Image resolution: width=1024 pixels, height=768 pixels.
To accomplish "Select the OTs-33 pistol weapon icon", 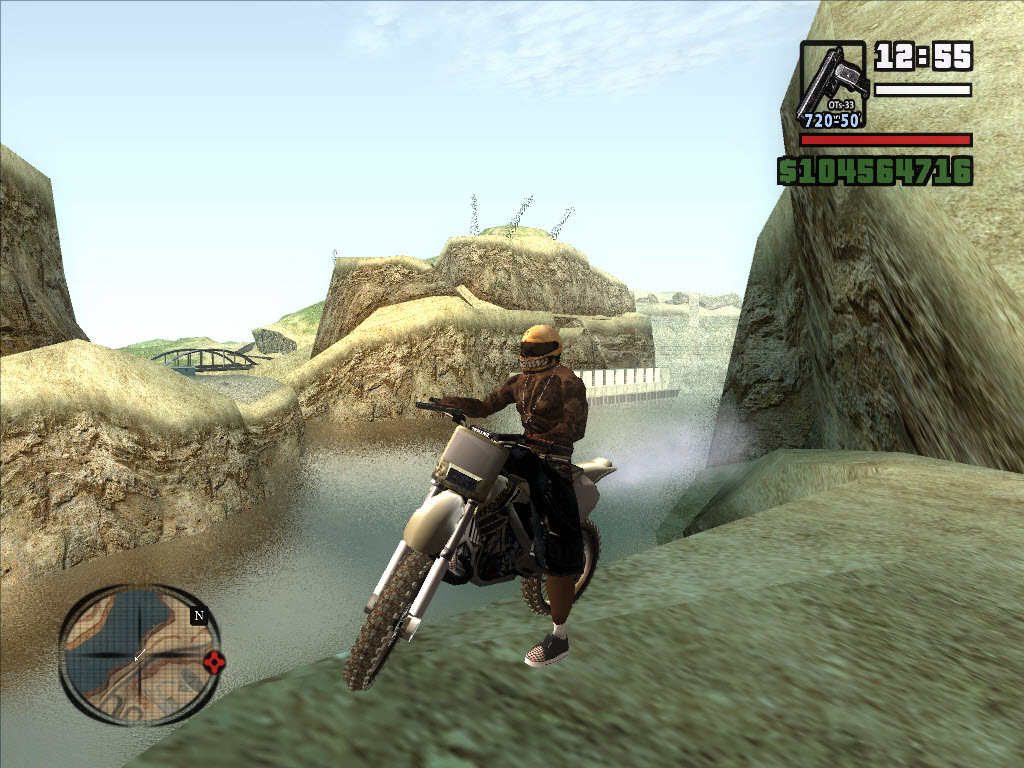I will (832, 83).
